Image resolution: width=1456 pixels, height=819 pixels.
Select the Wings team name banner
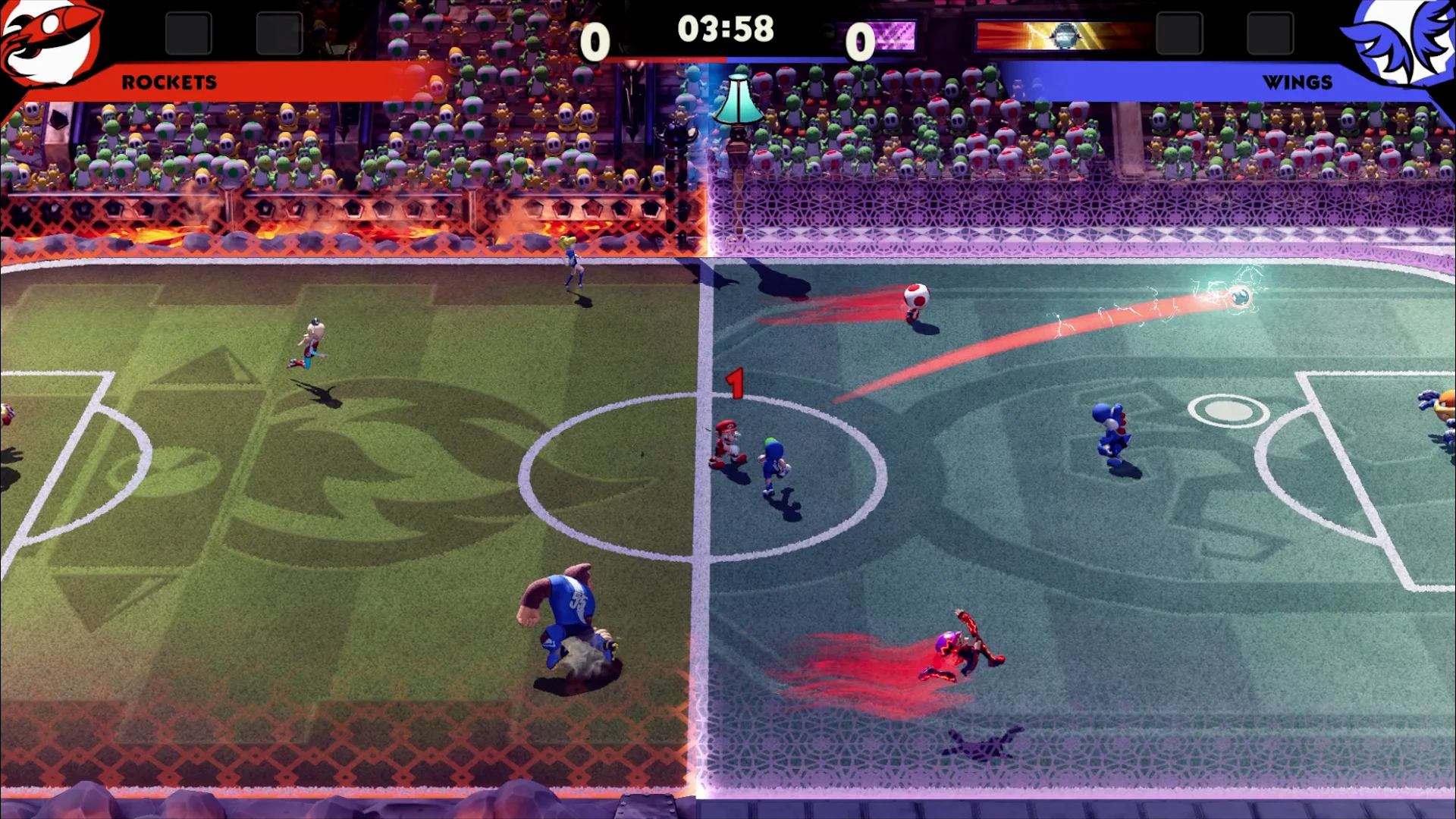point(1297,82)
